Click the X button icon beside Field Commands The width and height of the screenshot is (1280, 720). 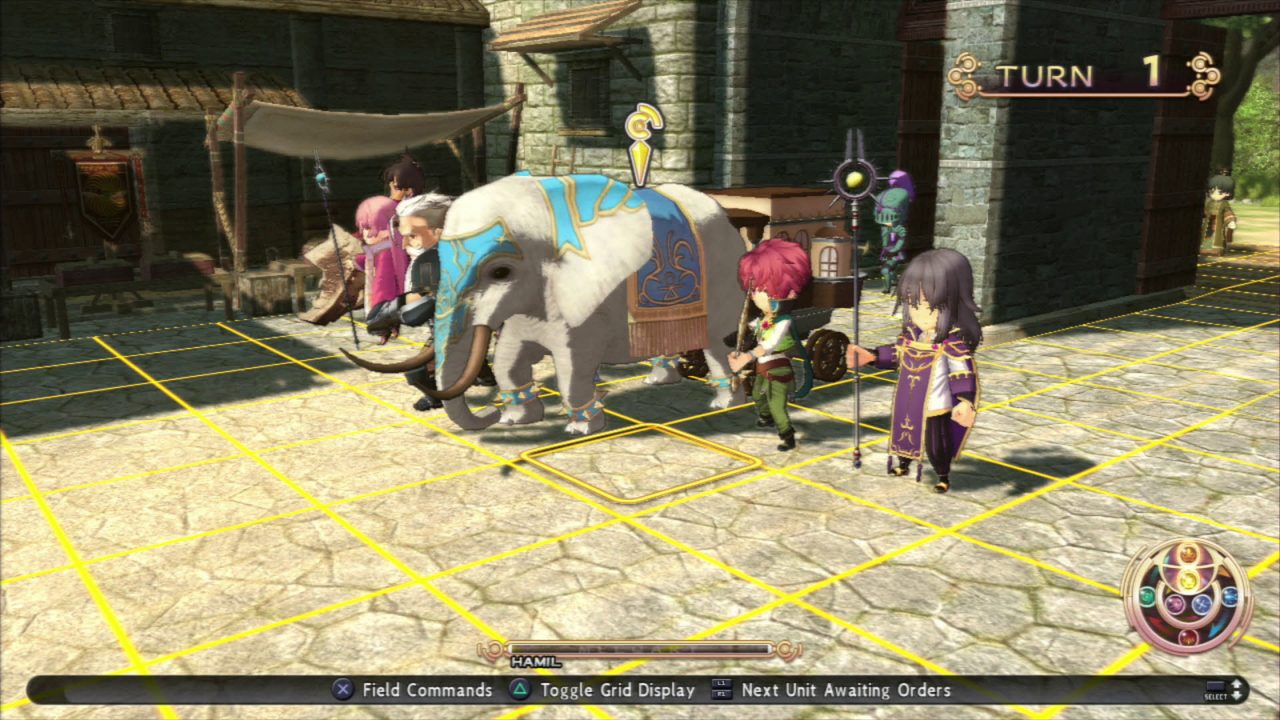click(x=341, y=690)
